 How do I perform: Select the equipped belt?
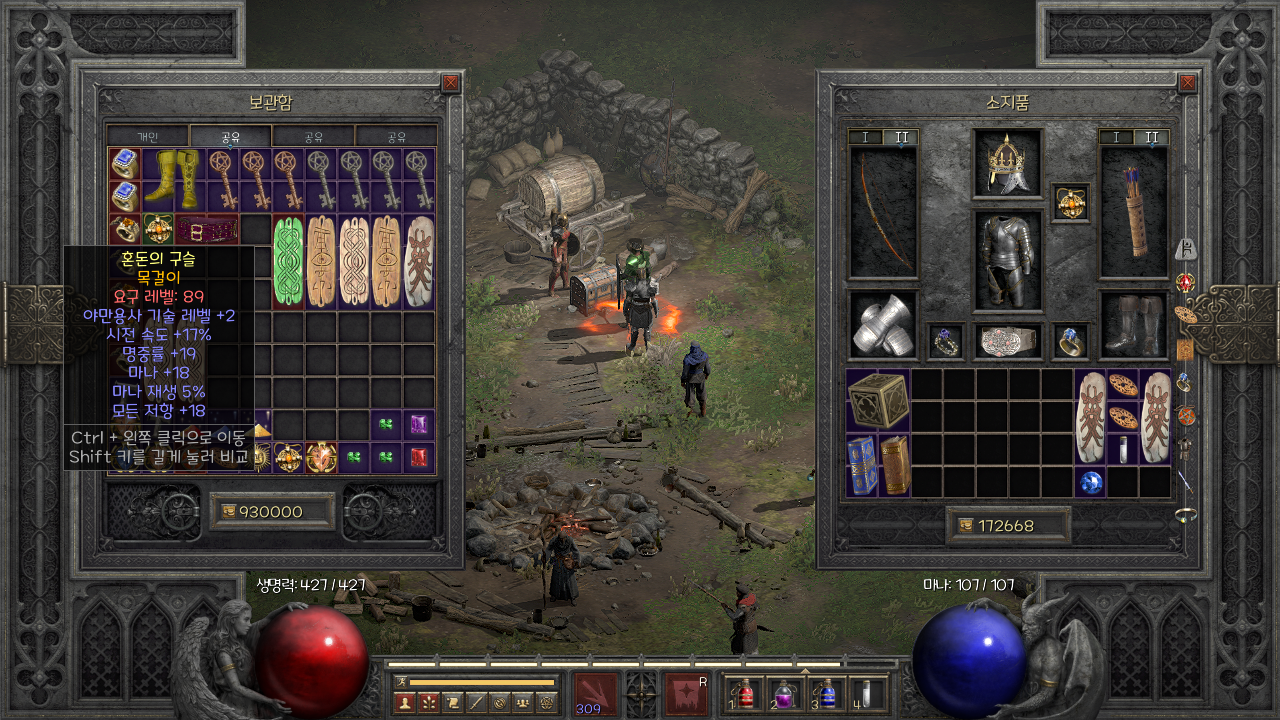1008,341
